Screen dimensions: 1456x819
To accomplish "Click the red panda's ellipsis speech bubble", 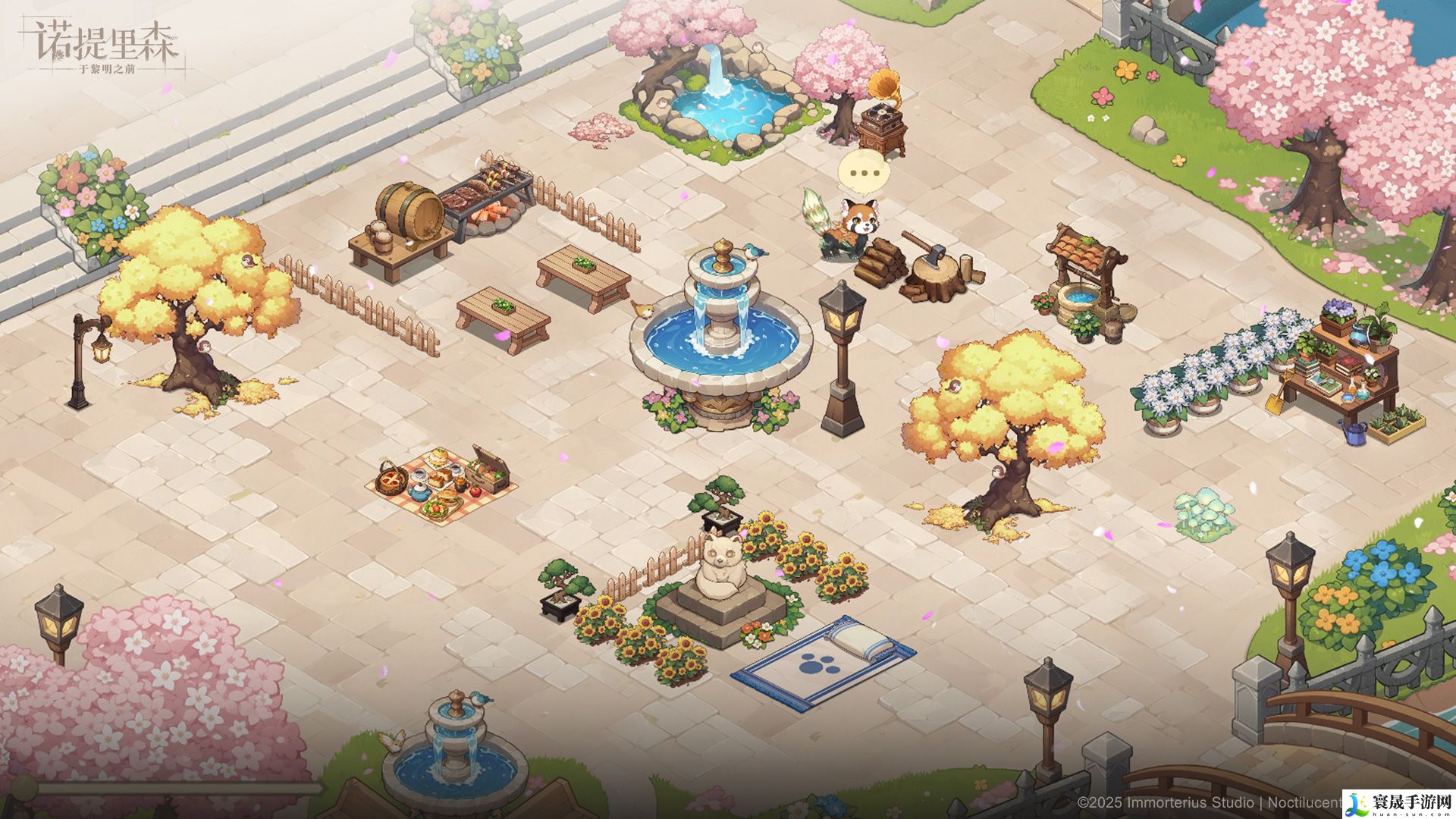I will click(864, 173).
